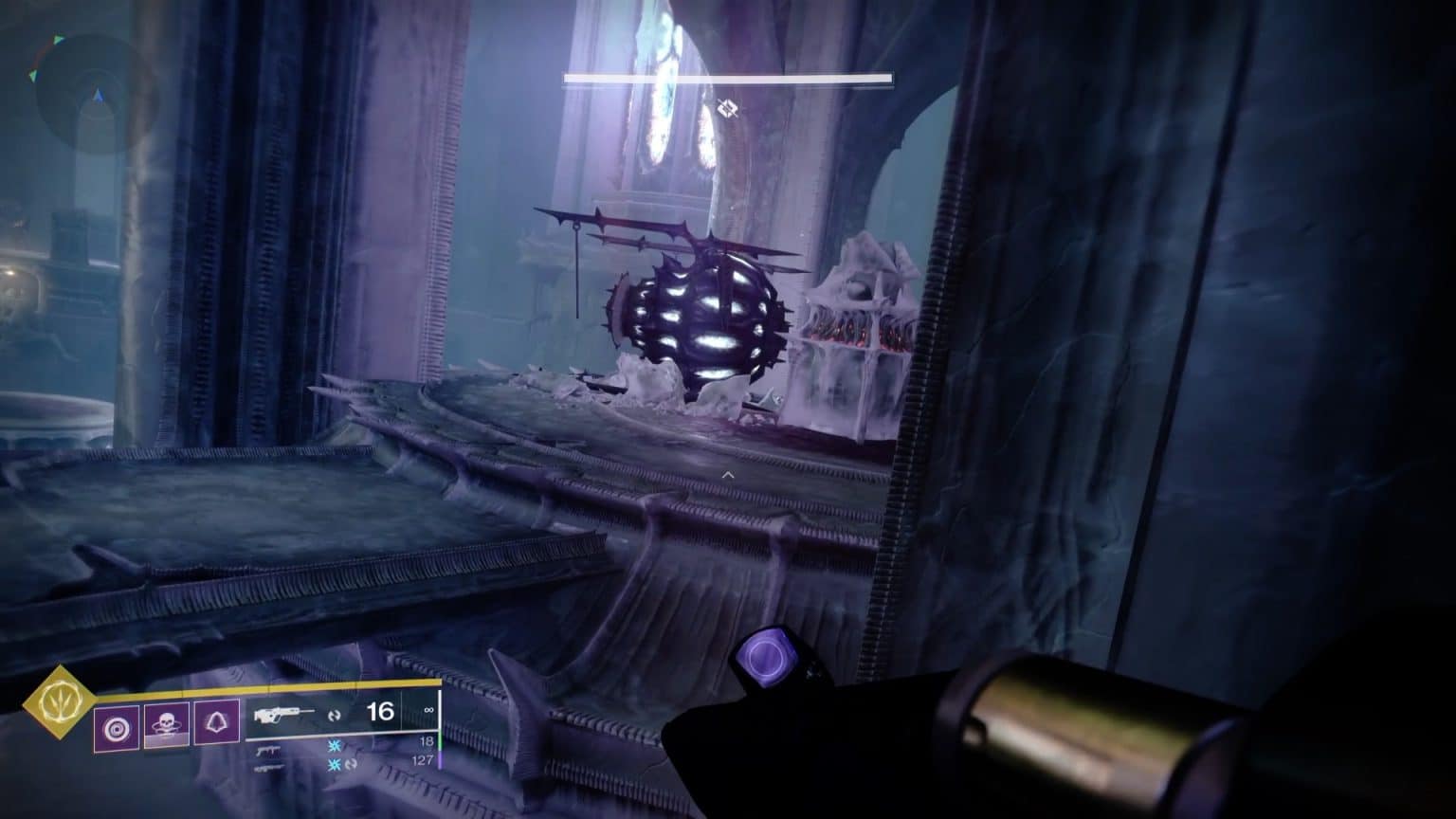This screenshot has height=819, width=1456.
Task: Toggle the blue player arrow on the radar
Action: (x=98, y=94)
